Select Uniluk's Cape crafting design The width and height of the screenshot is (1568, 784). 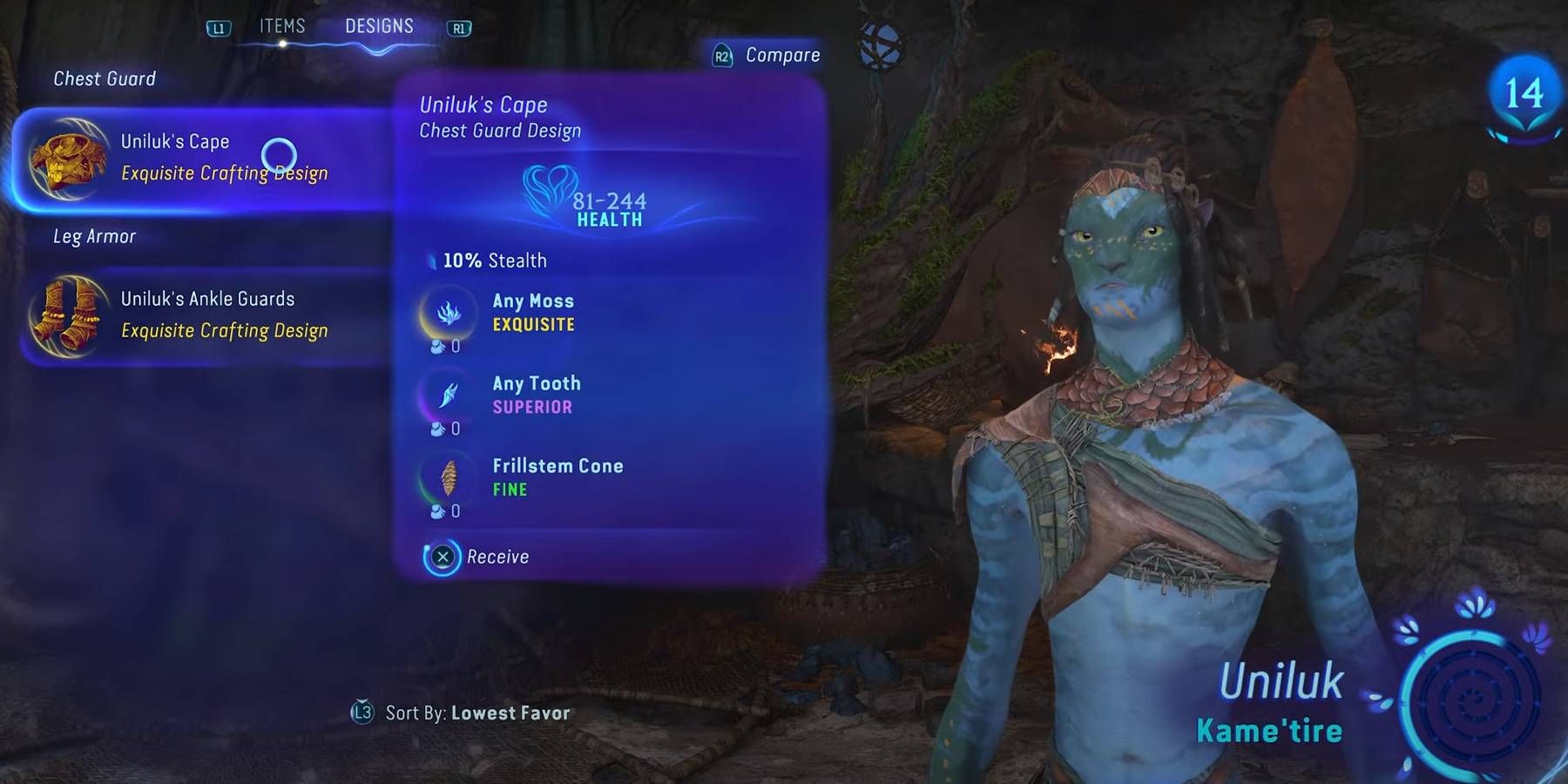coord(200,158)
